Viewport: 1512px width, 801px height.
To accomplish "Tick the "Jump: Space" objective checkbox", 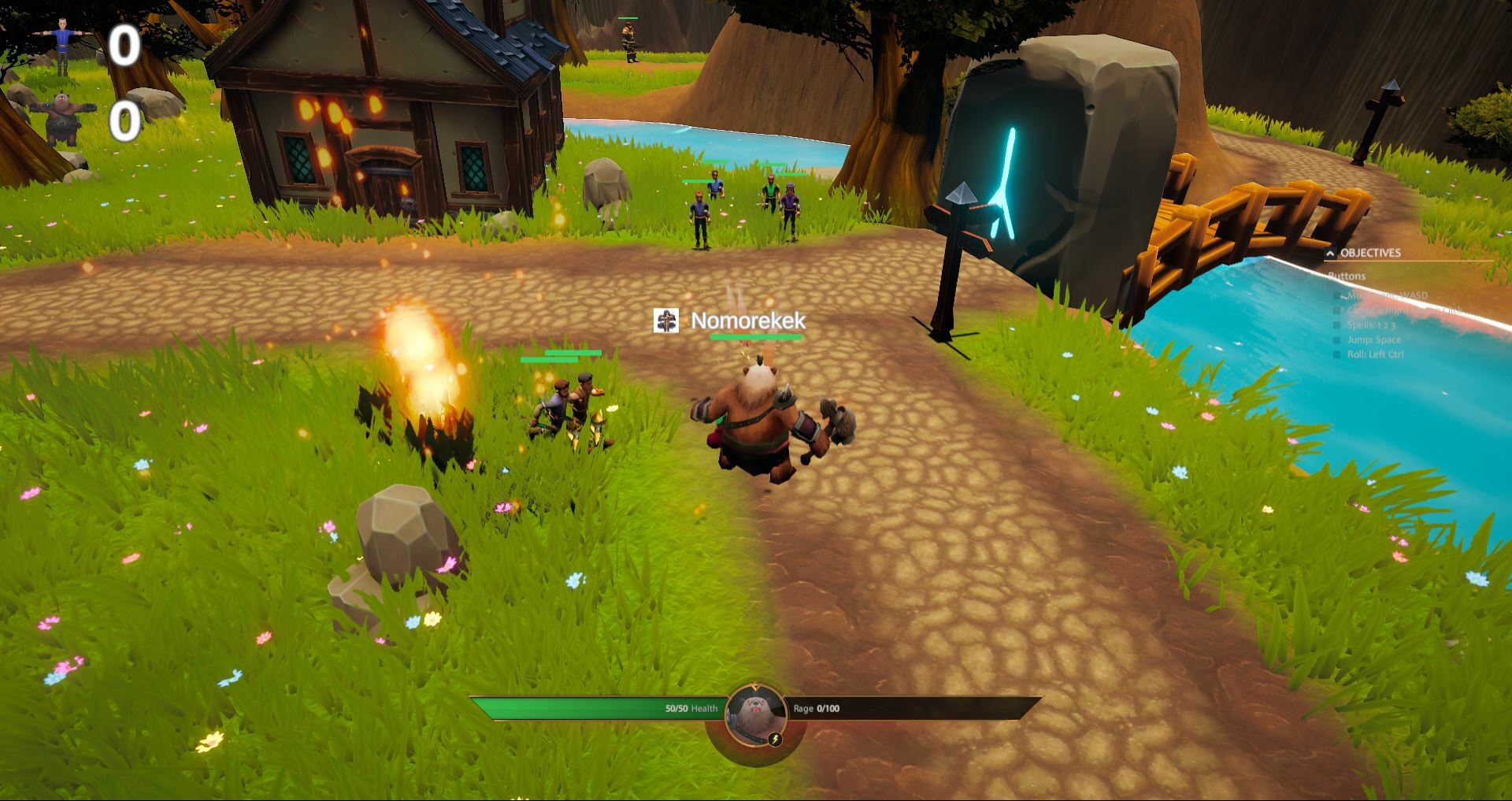I will 1336,340.
